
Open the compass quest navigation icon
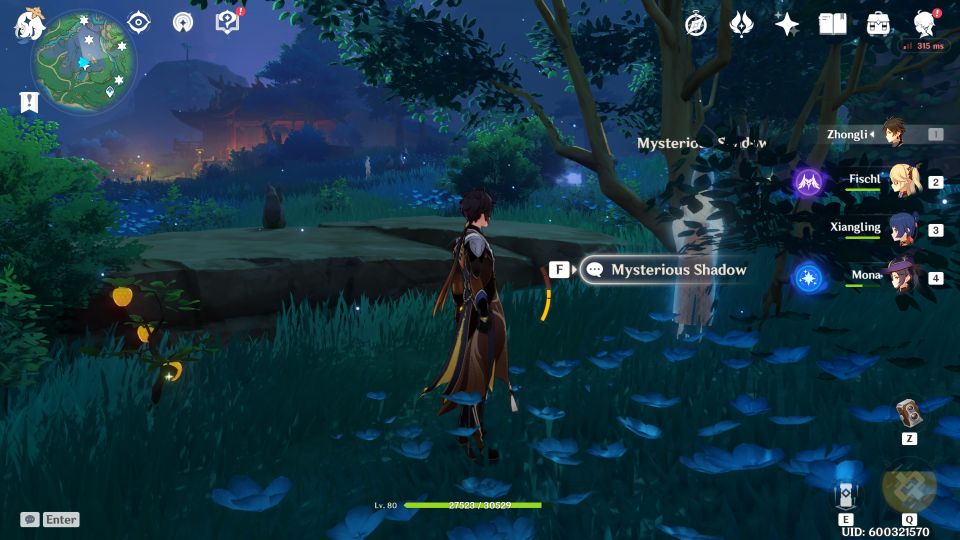pyautogui.click(x=696, y=24)
